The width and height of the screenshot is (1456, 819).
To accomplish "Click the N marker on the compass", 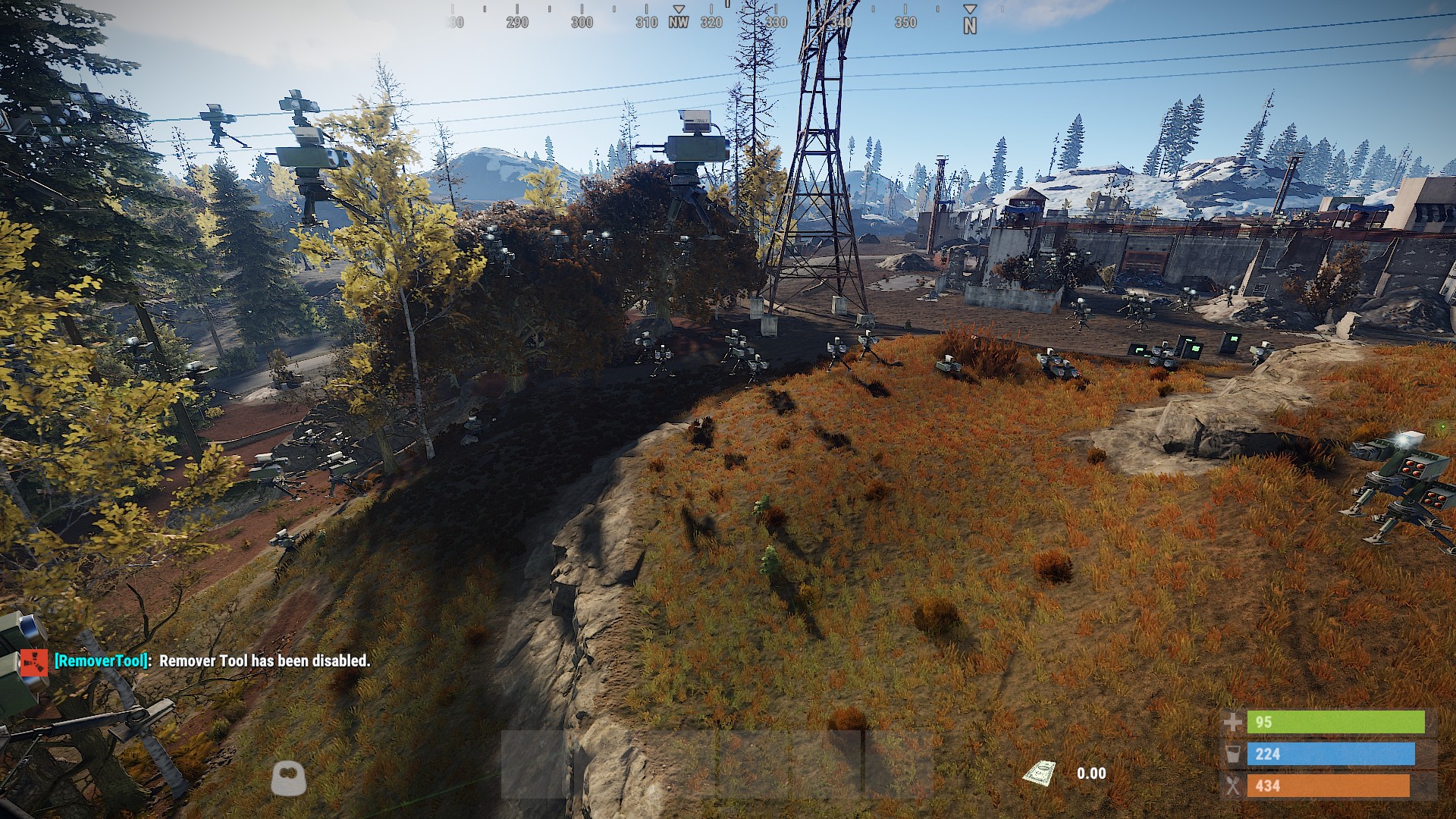I will (x=969, y=23).
